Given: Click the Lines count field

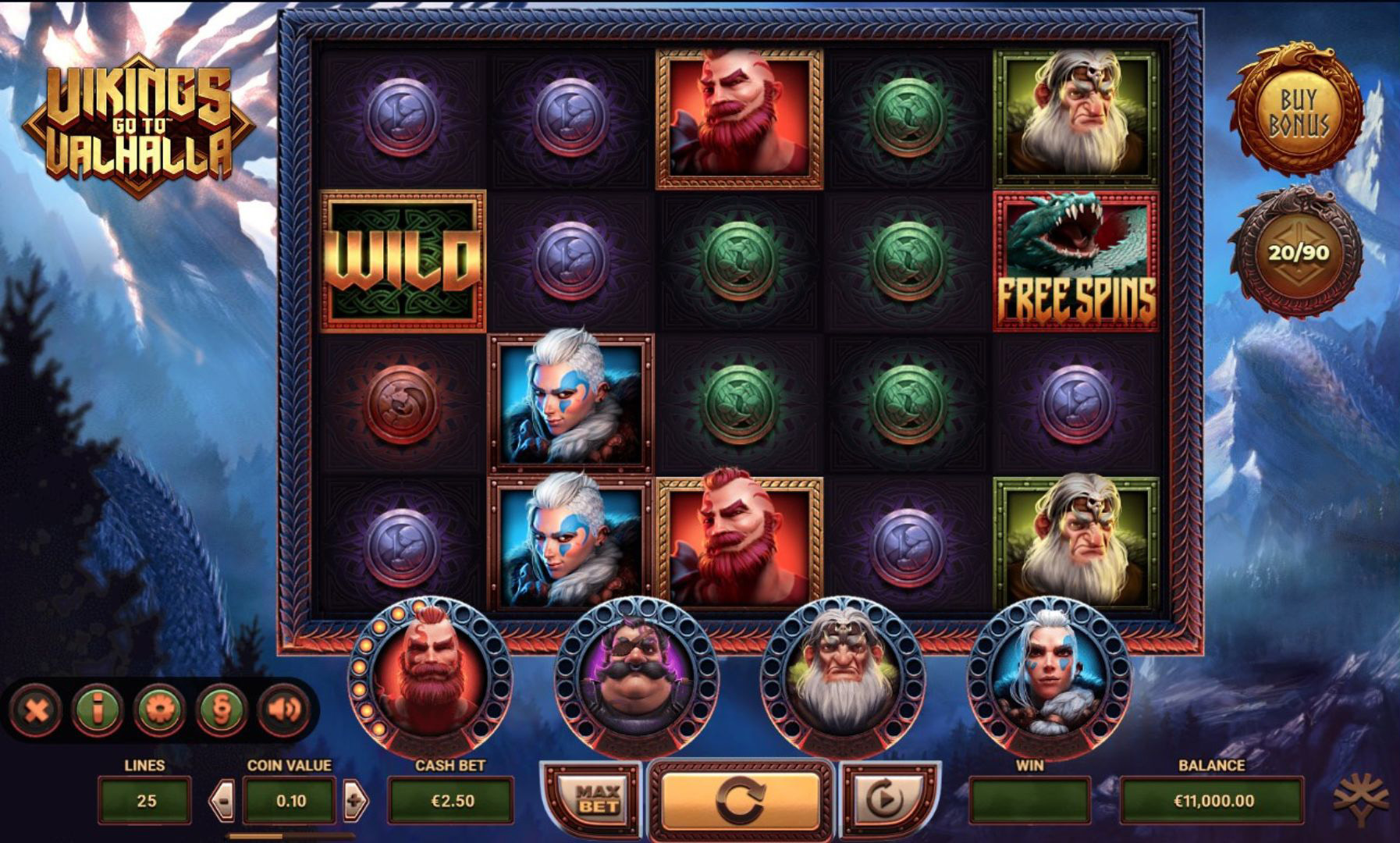Looking at the screenshot, I should tap(145, 800).
